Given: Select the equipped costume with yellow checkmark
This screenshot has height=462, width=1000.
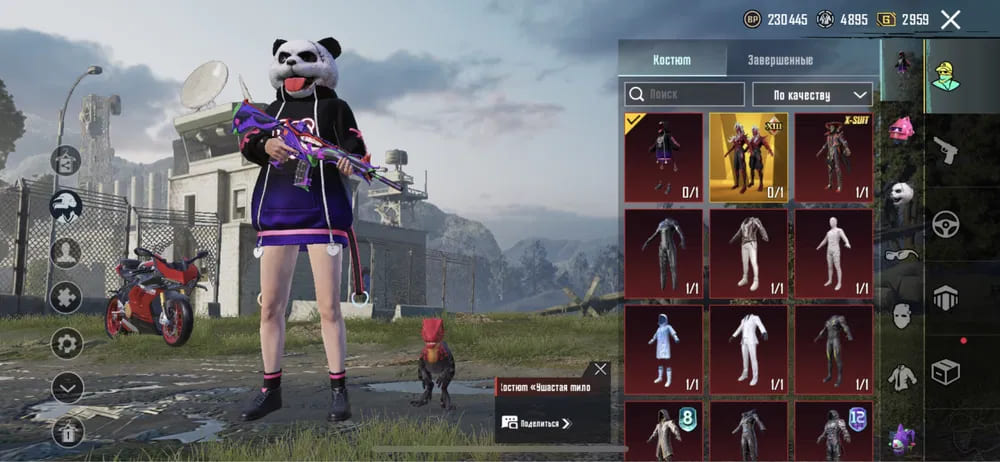Looking at the screenshot, I should pos(663,157).
